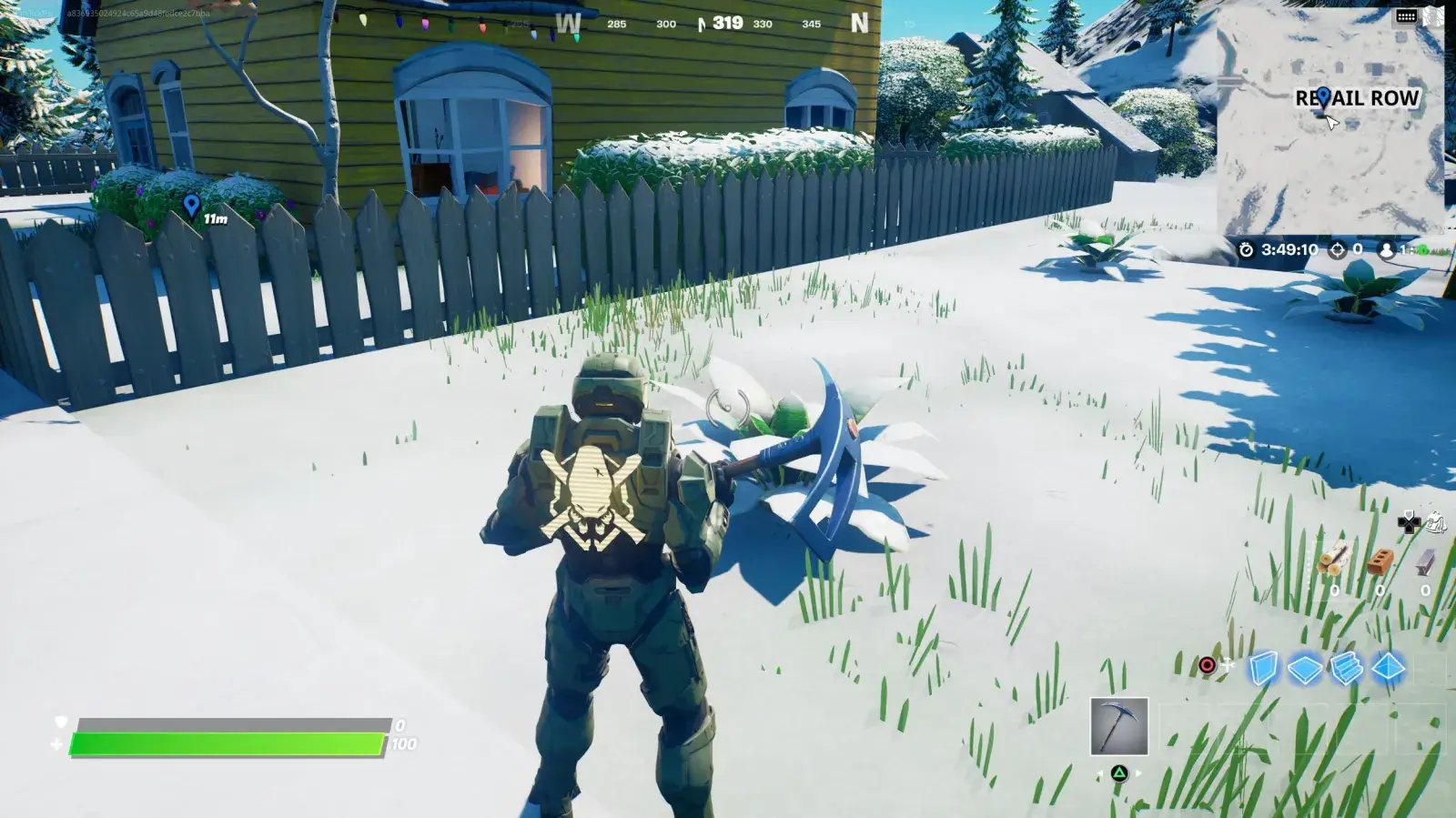
Task: Select the stairs build piece icon
Action: point(1347,667)
